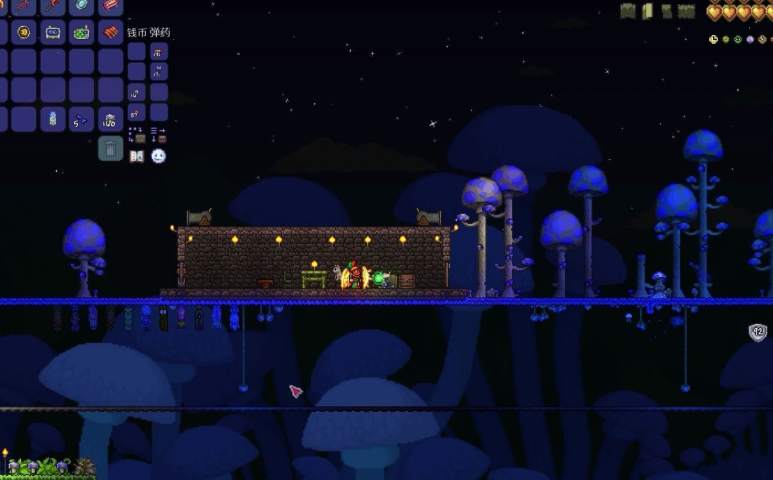Image resolution: width=773 pixels, height=480 pixels.
Task: Click the tall door-shaped icon at top
Action: tap(647, 11)
